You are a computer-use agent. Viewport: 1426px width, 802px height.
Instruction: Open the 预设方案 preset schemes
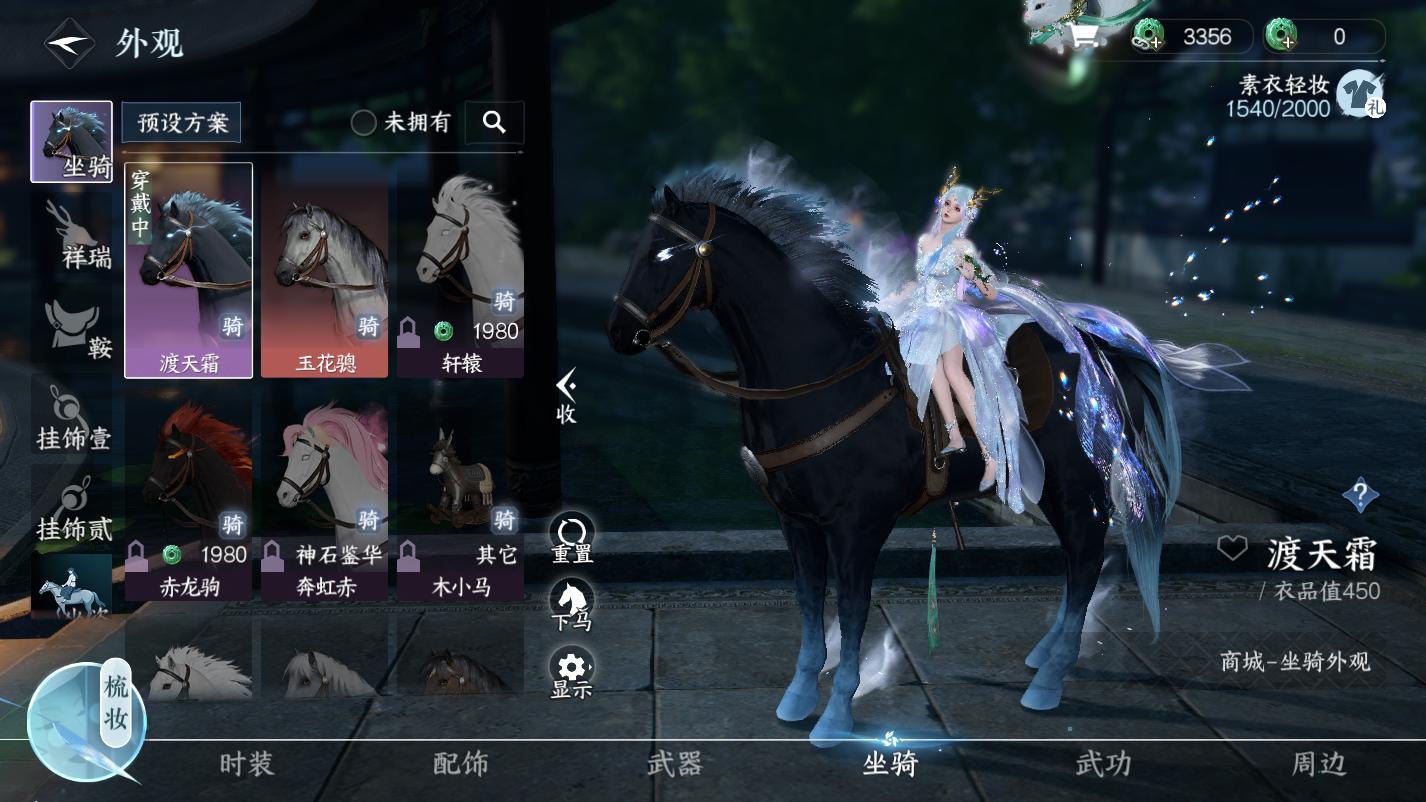point(182,123)
